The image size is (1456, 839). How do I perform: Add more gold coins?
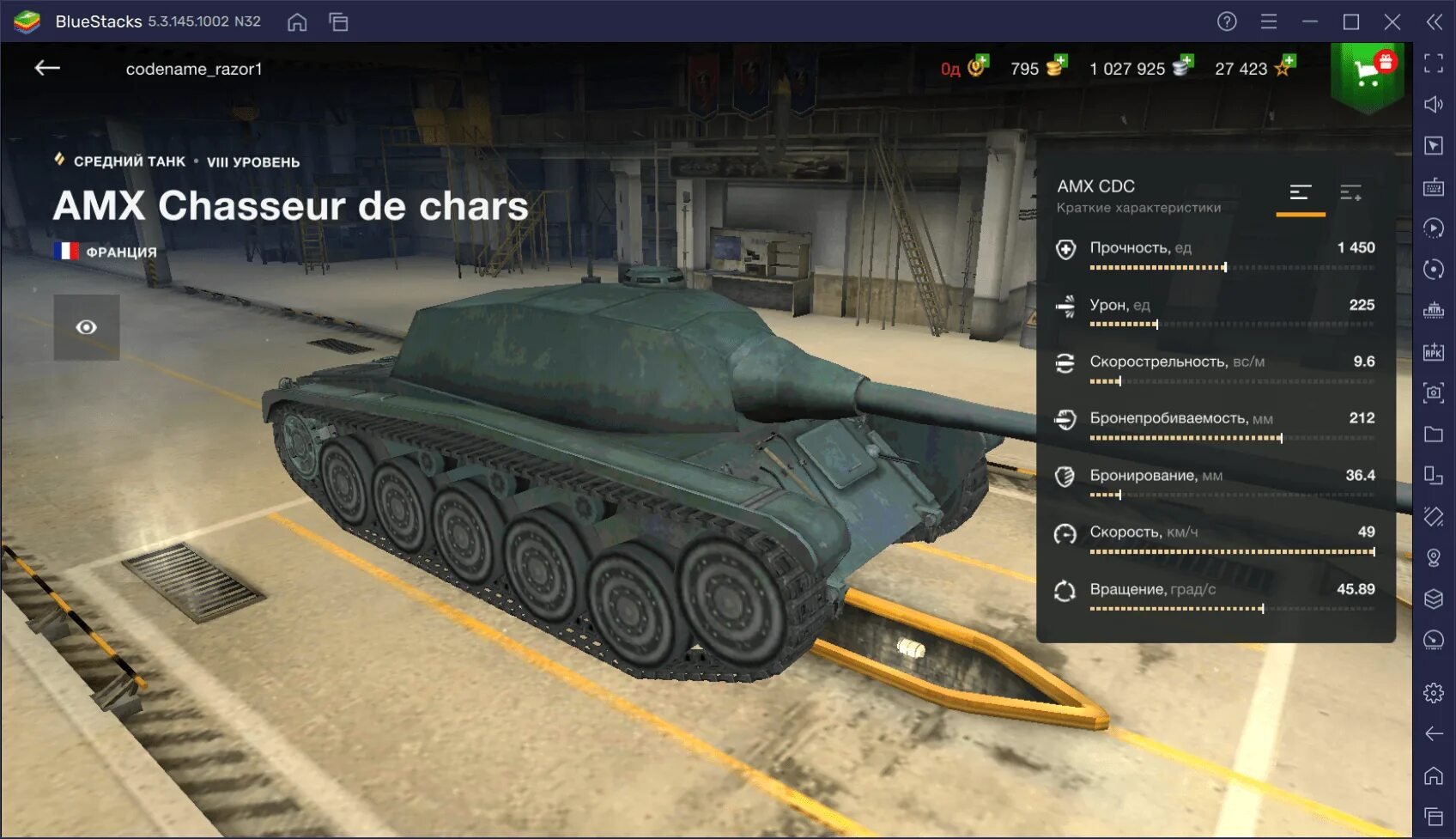(x=1057, y=66)
